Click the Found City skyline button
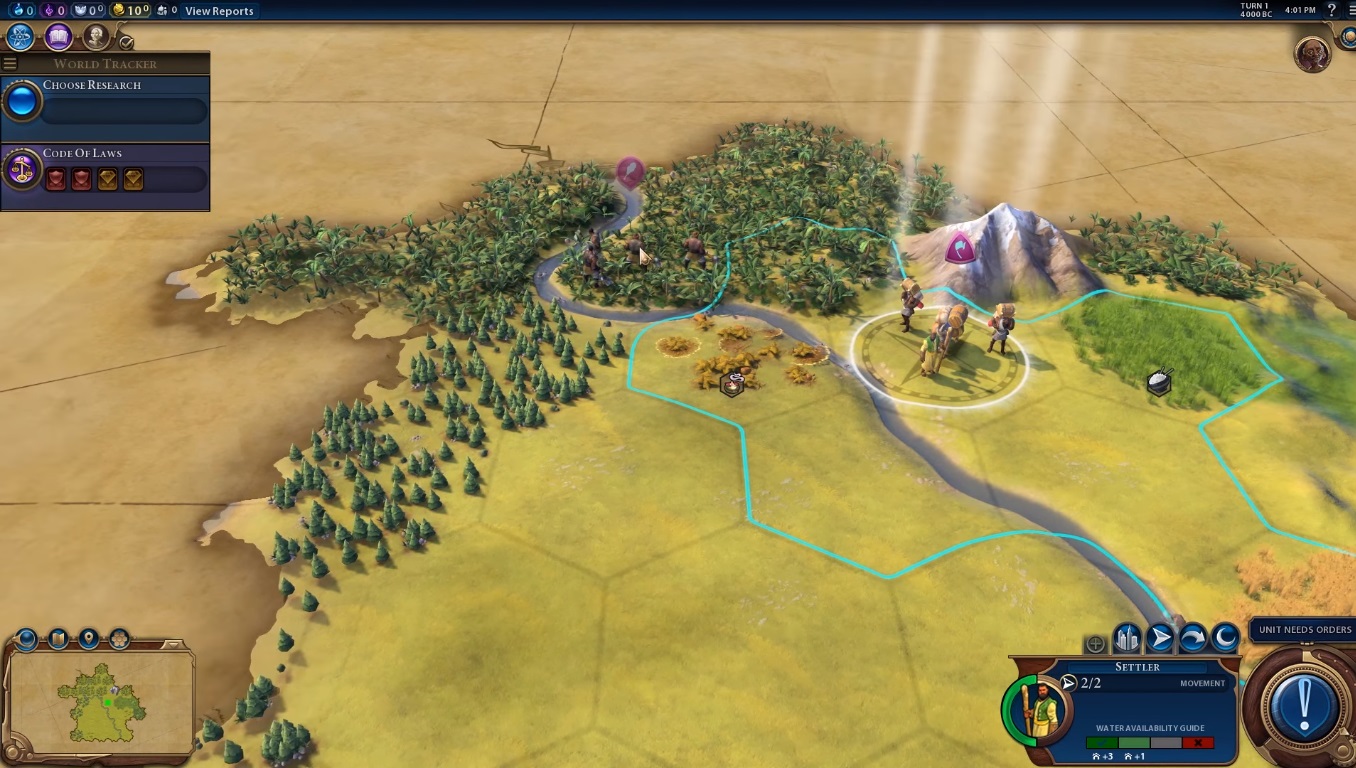The height and width of the screenshot is (768, 1356). pos(1127,637)
